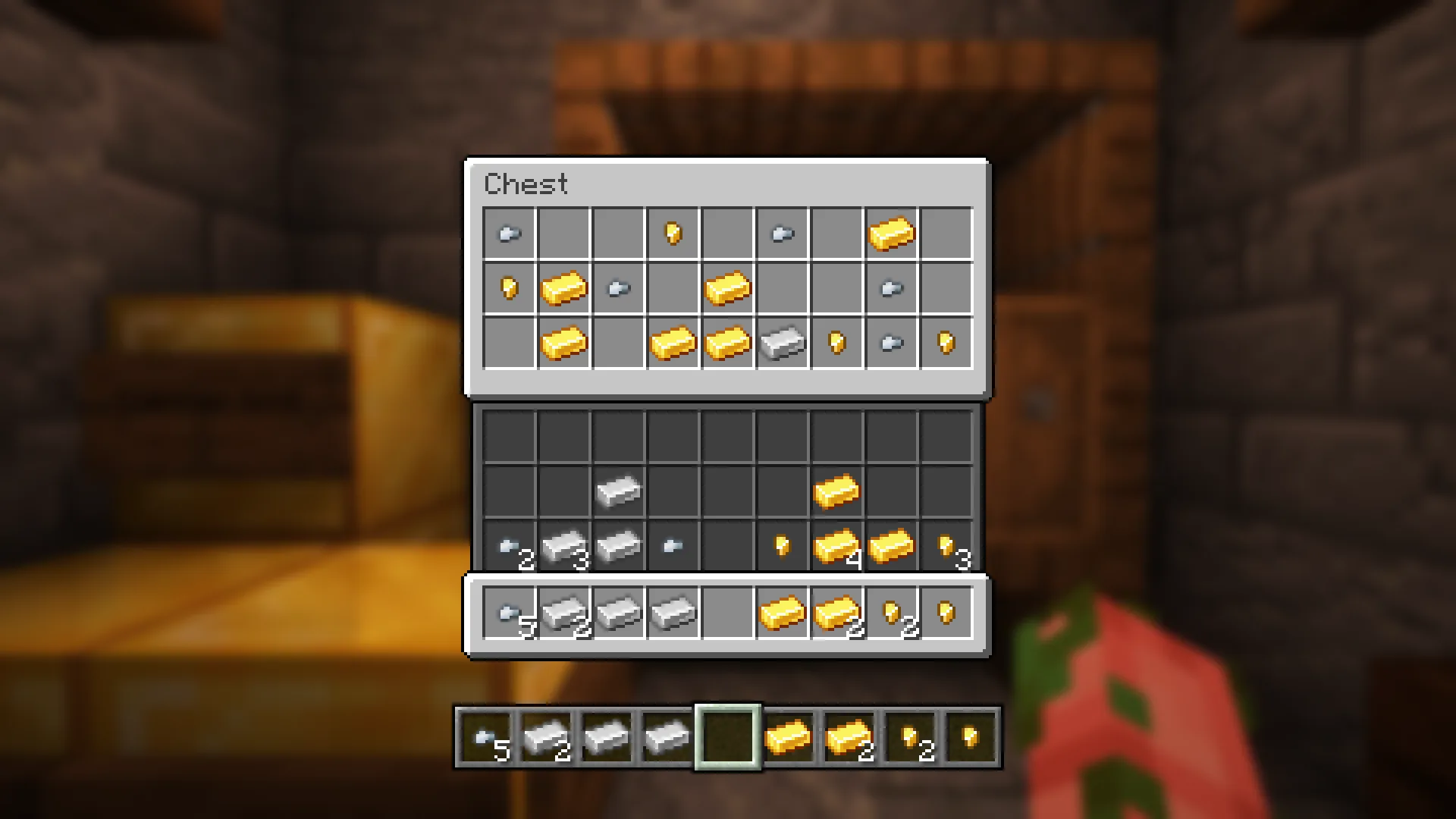Pick the iron nugget in the chest's first slot

[508, 234]
